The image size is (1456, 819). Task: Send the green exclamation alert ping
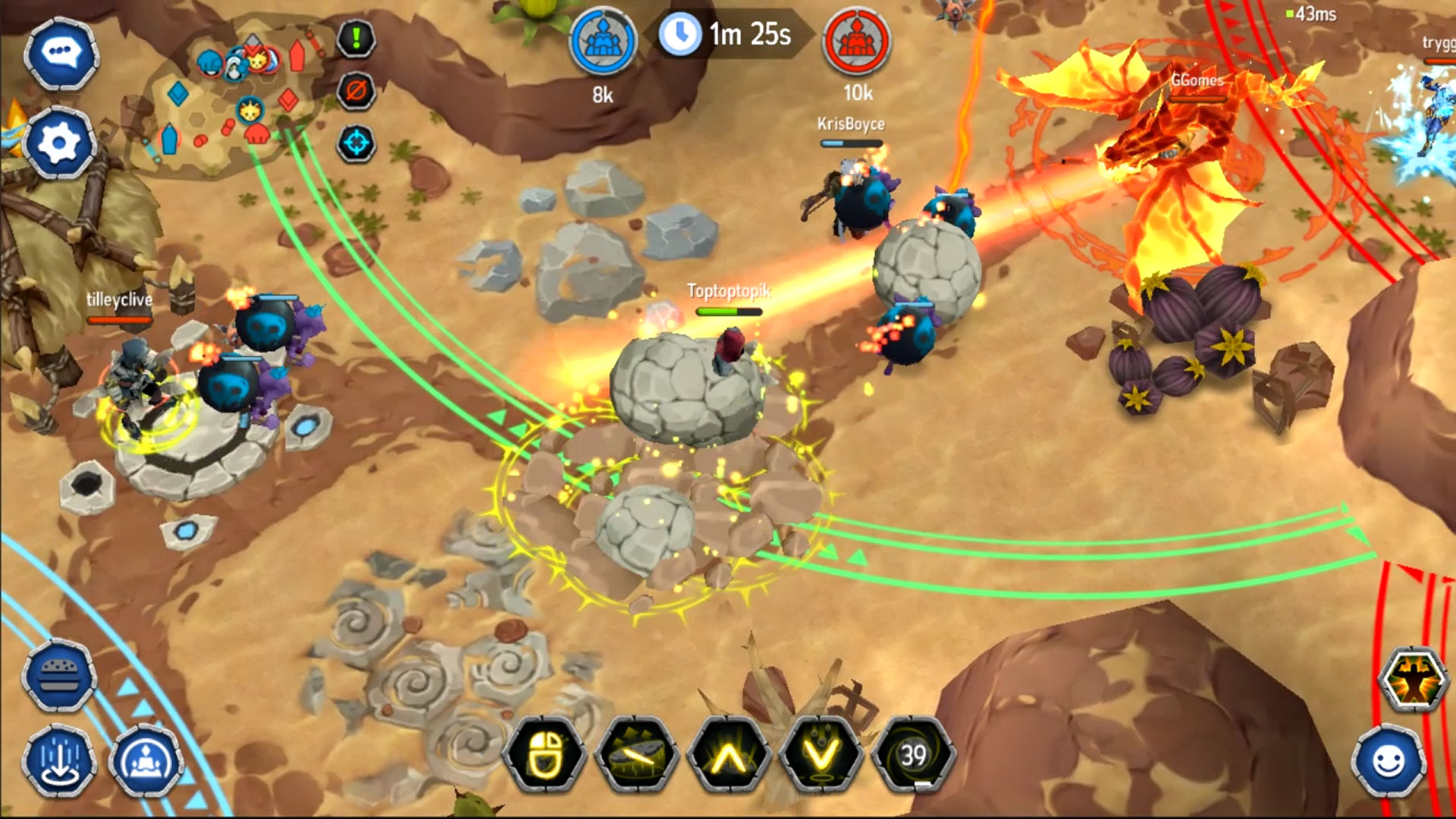click(356, 38)
